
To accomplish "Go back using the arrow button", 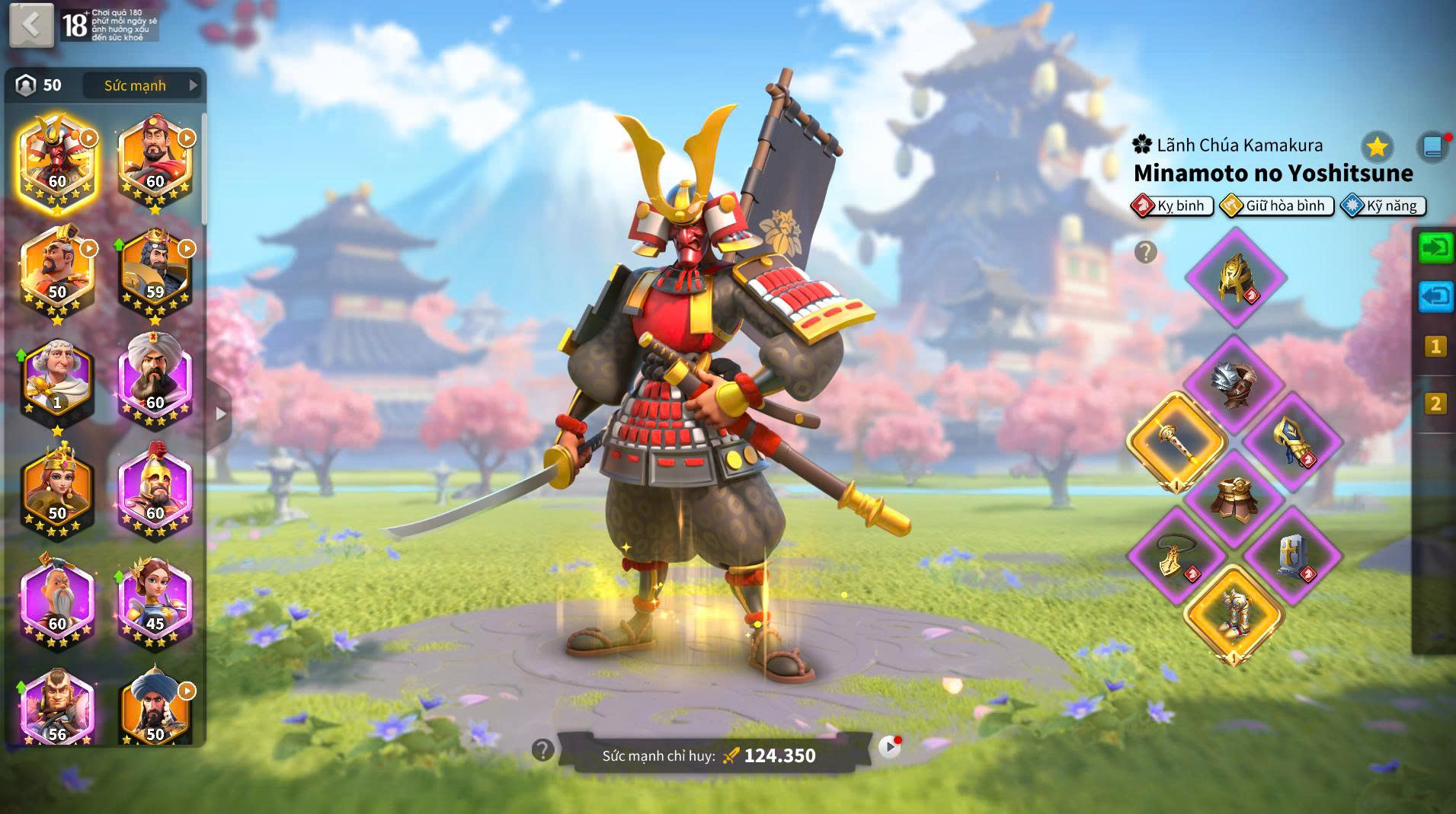I will [31, 25].
